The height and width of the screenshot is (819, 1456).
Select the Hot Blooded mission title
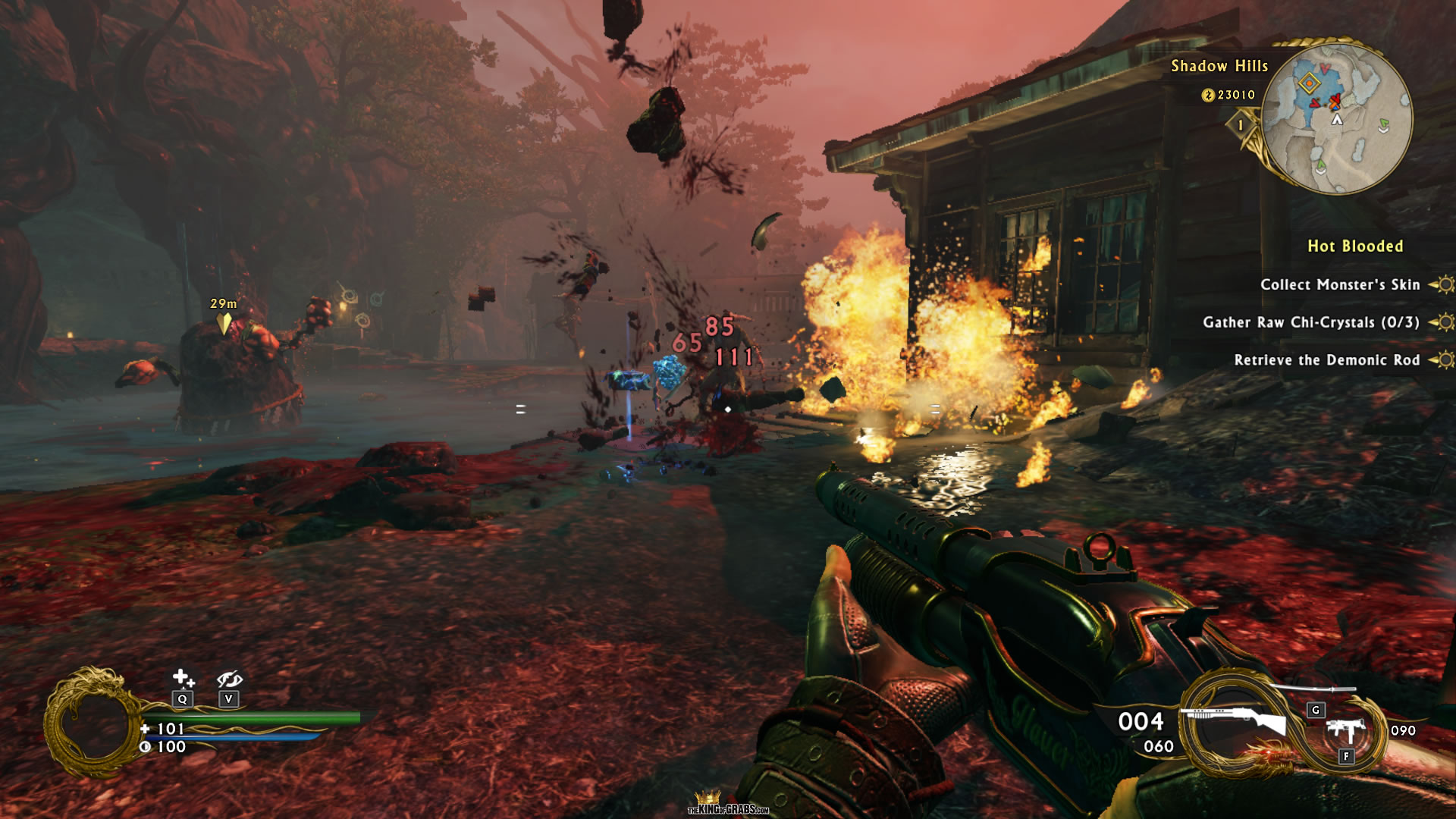click(1355, 246)
